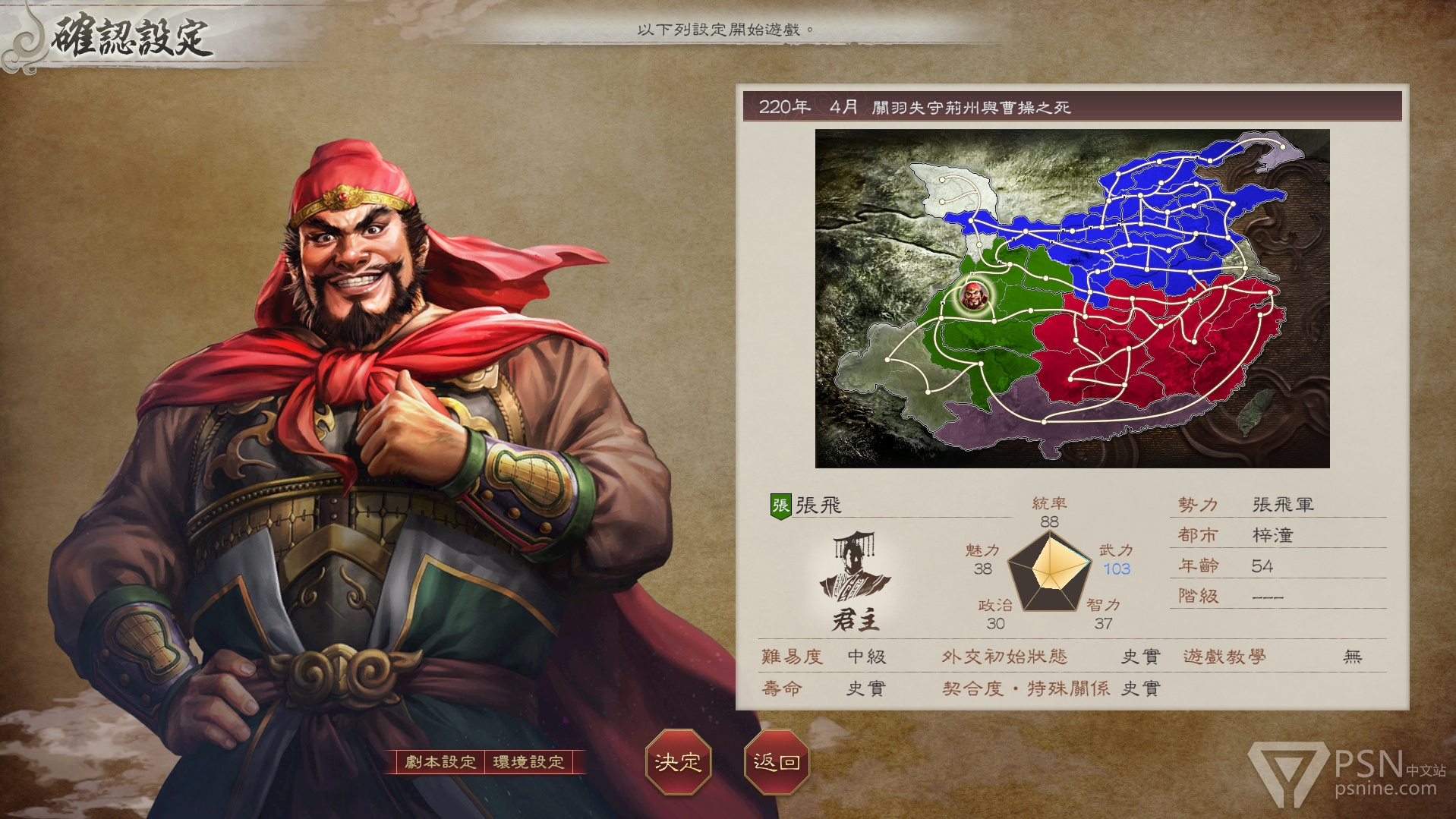Go back using the 返回 button
1456x819 pixels.
(x=776, y=762)
